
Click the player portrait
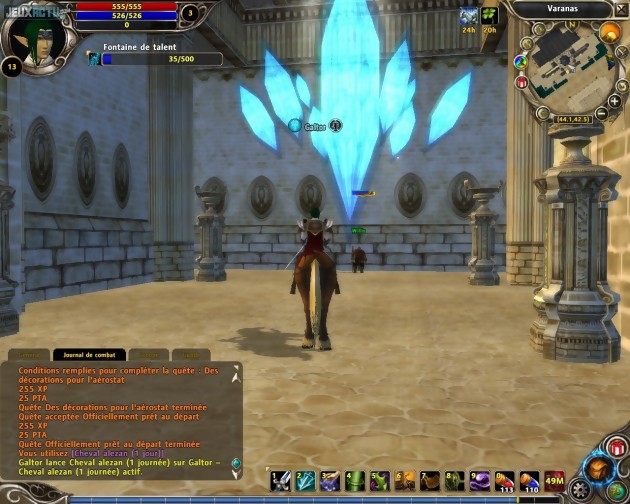[36, 36]
